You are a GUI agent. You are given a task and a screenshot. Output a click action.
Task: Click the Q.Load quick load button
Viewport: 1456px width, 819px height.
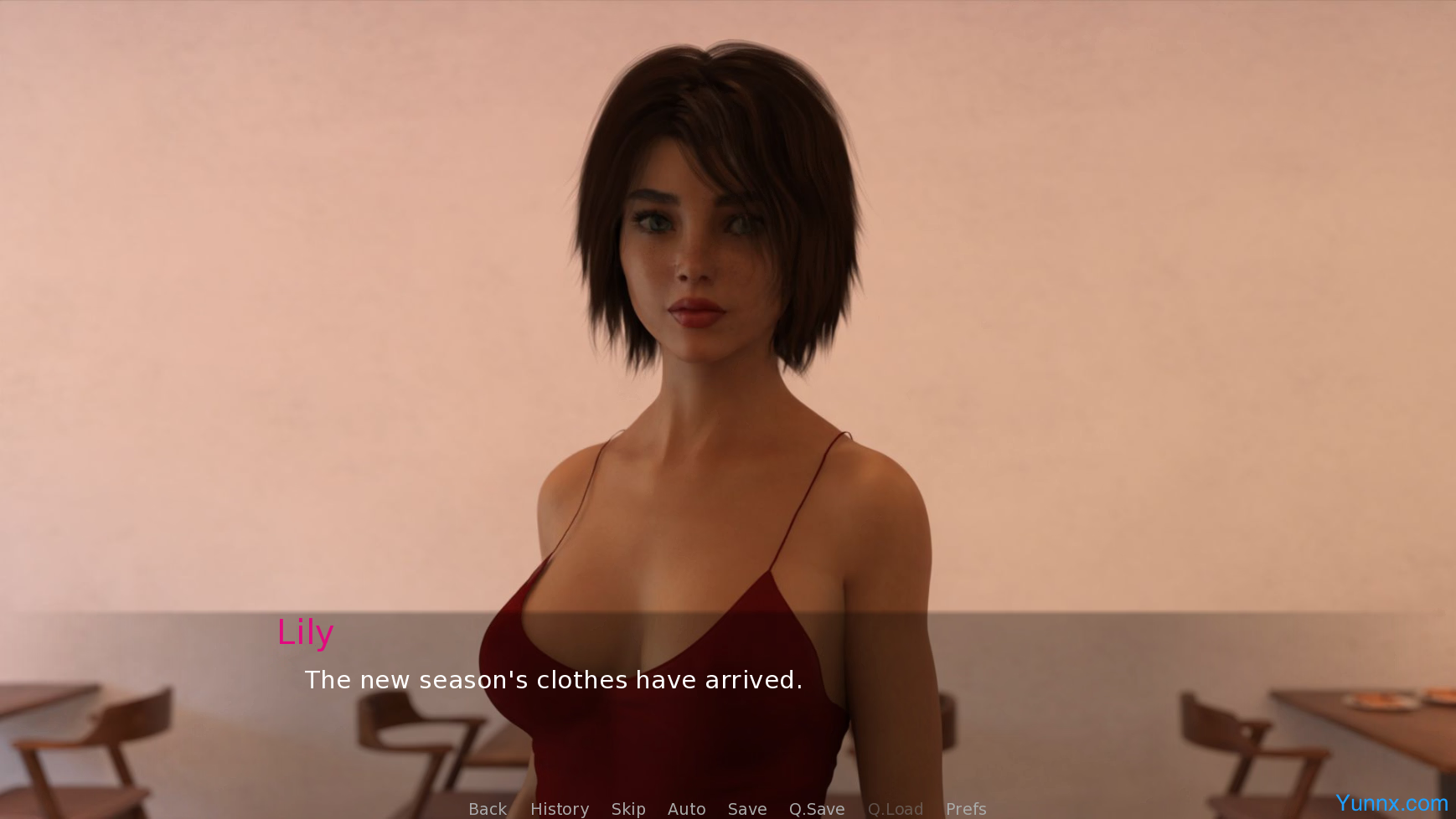pos(896,809)
